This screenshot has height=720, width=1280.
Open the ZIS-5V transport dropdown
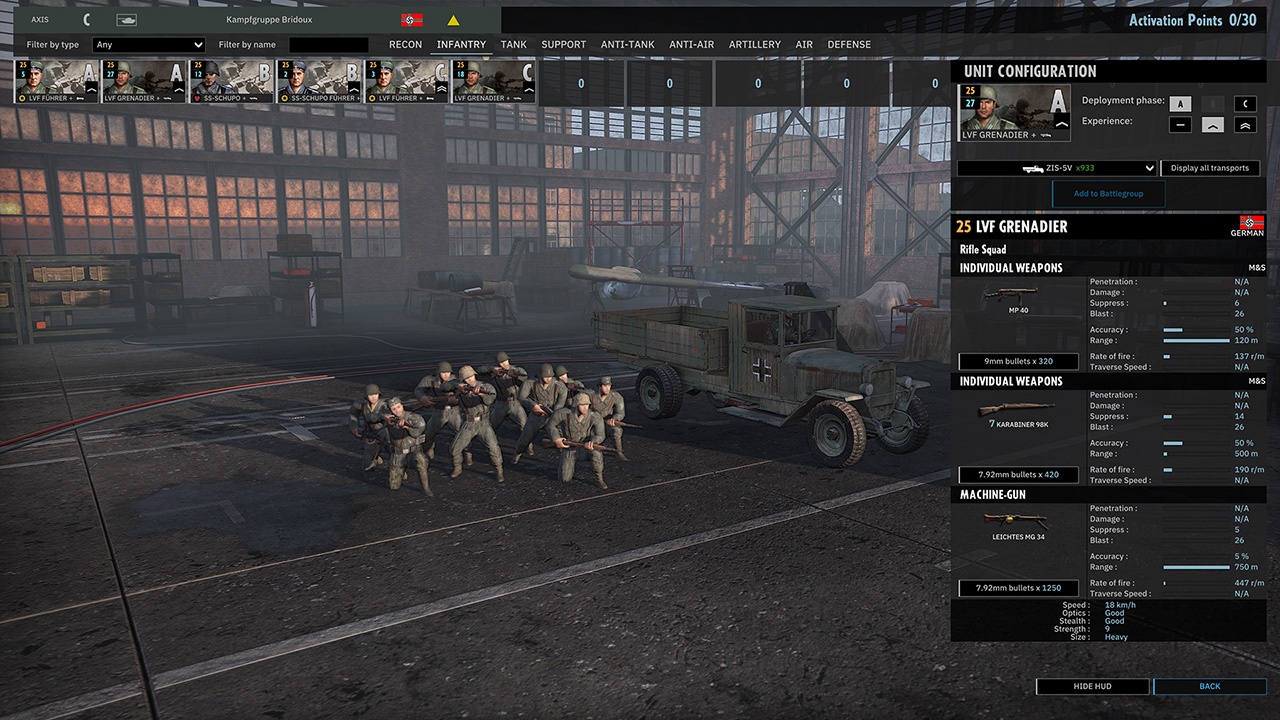(1056, 169)
